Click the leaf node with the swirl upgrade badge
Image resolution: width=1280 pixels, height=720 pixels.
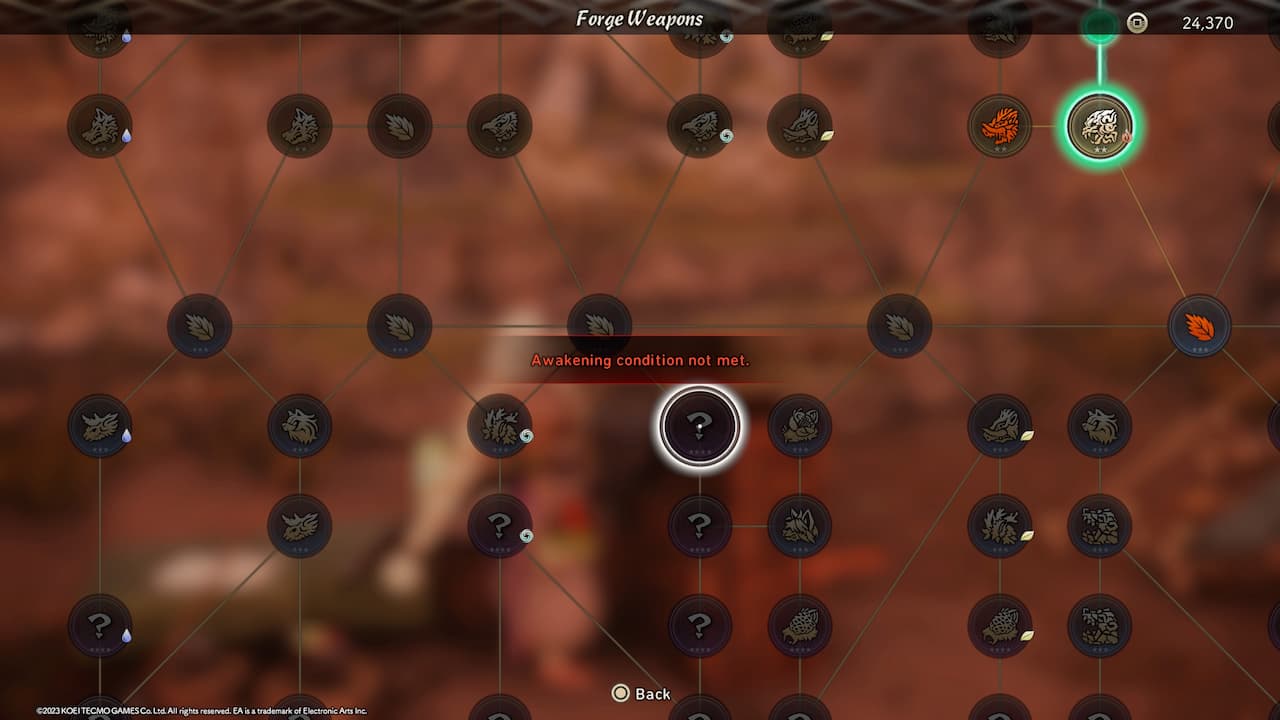coord(500,425)
